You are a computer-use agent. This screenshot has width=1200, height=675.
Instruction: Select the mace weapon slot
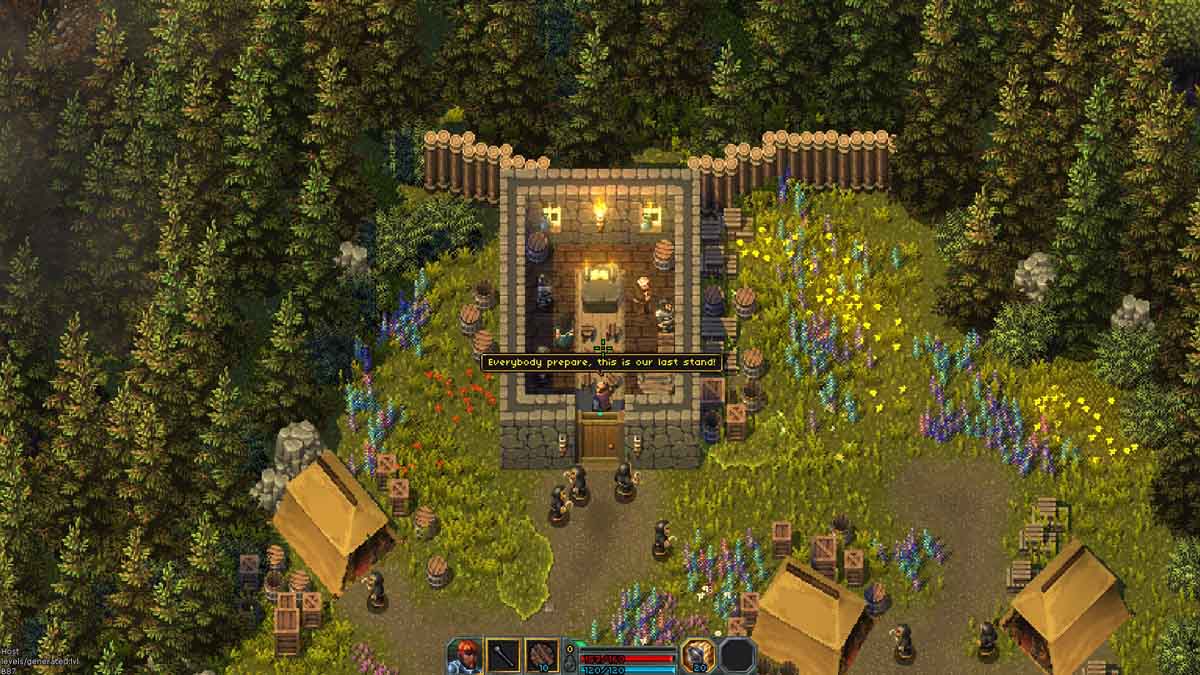point(504,655)
